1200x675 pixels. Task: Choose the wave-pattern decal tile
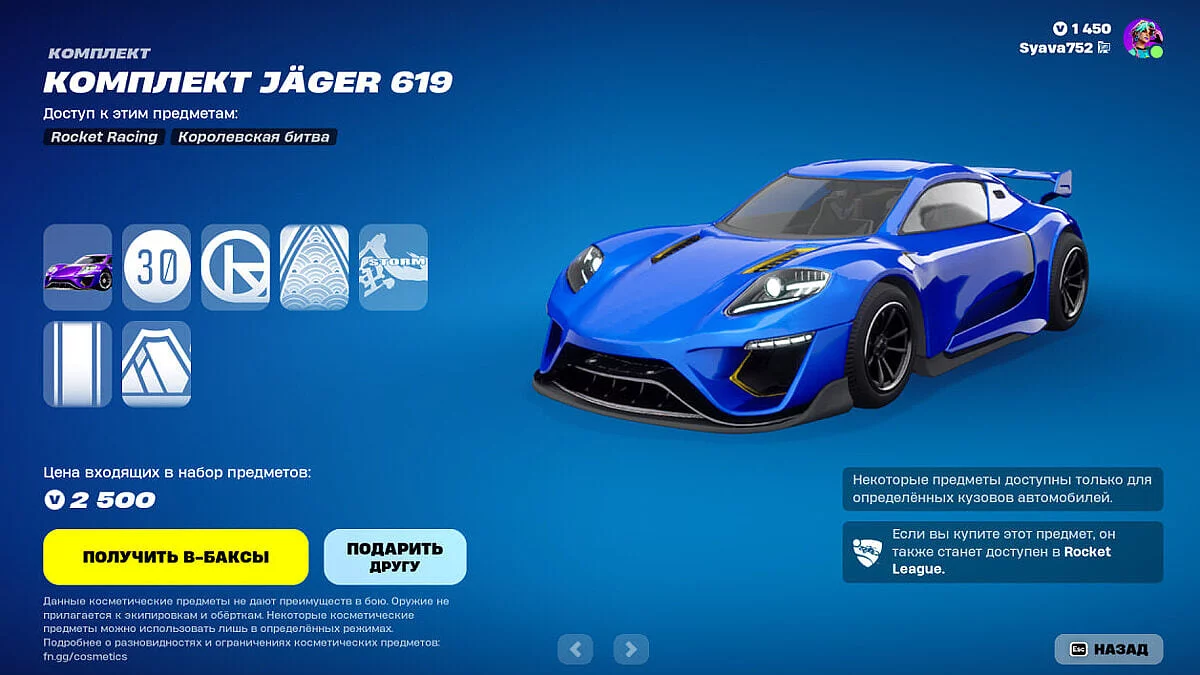pyautogui.click(x=314, y=265)
